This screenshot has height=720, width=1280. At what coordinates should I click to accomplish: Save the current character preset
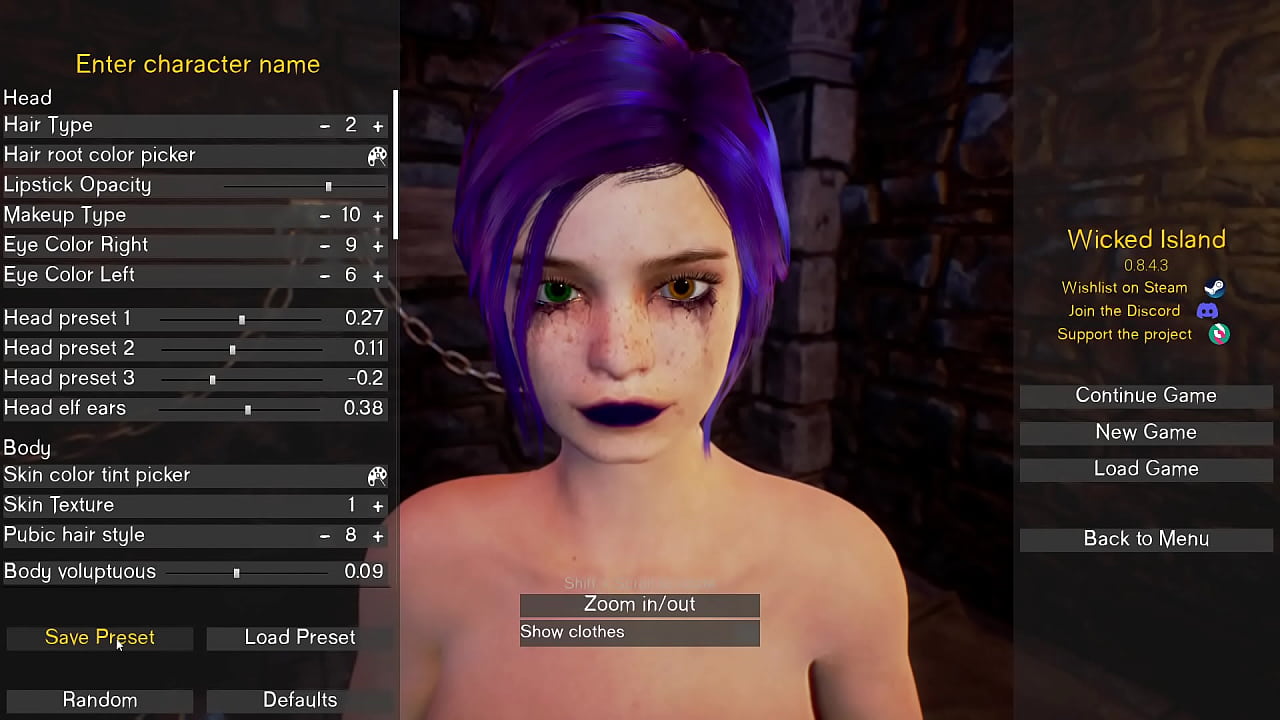(100, 638)
